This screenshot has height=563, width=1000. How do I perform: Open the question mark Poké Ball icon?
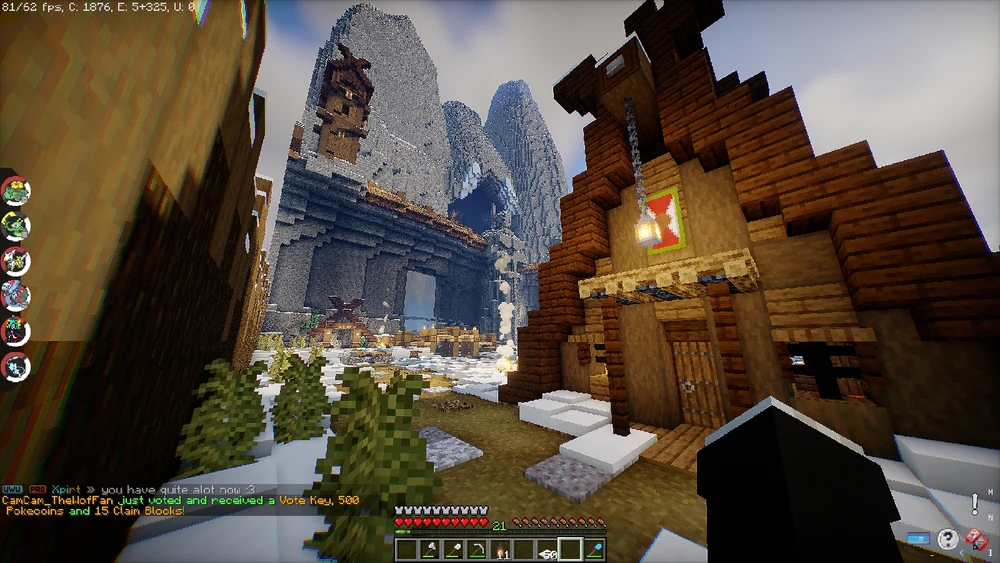[947, 540]
